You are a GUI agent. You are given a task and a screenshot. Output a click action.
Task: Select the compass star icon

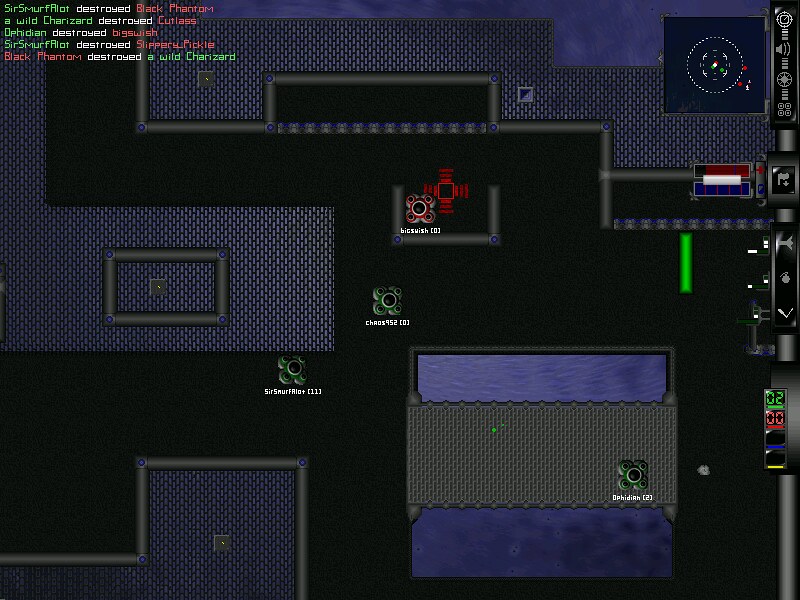click(785, 82)
